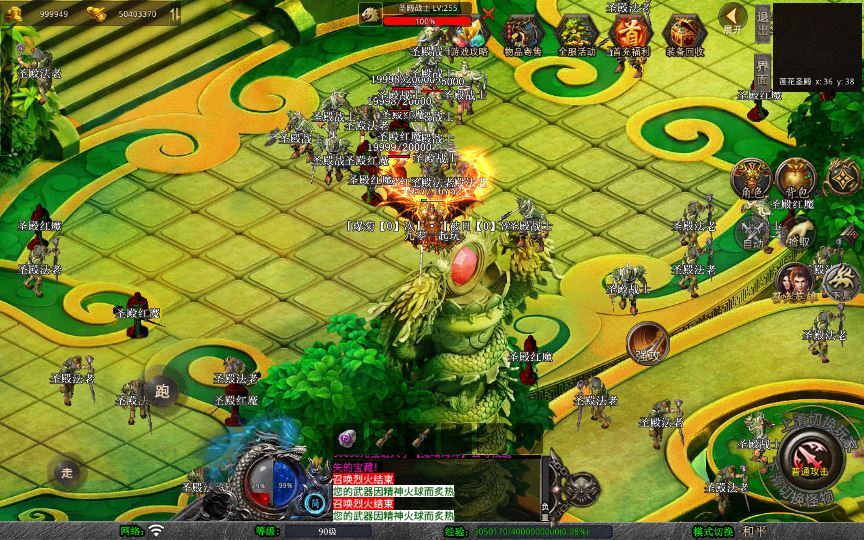
Task: Click the 退出 exit button
Action: tap(762, 22)
